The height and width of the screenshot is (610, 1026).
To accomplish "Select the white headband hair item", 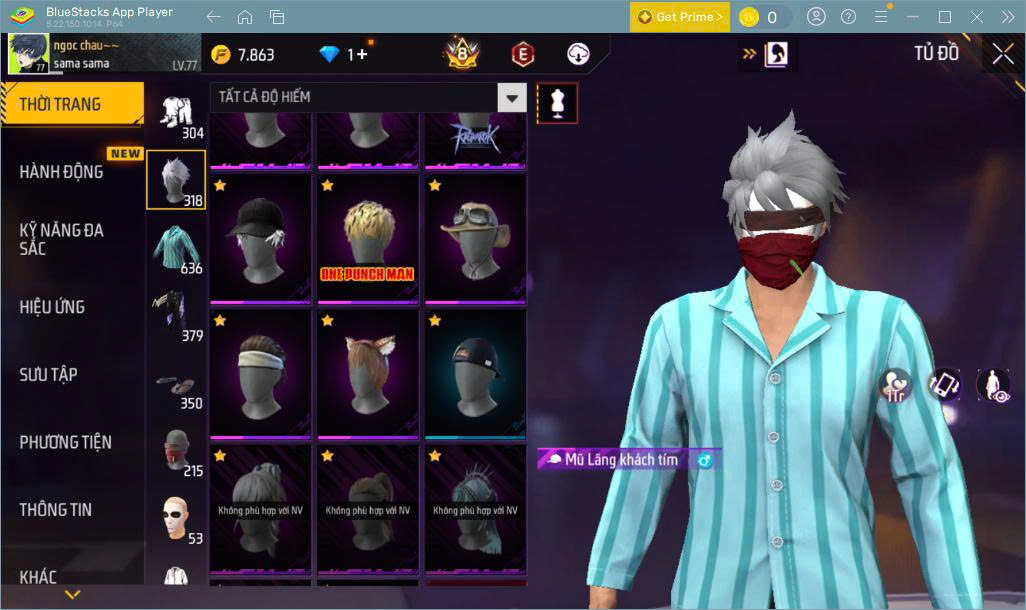I will click(260, 374).
